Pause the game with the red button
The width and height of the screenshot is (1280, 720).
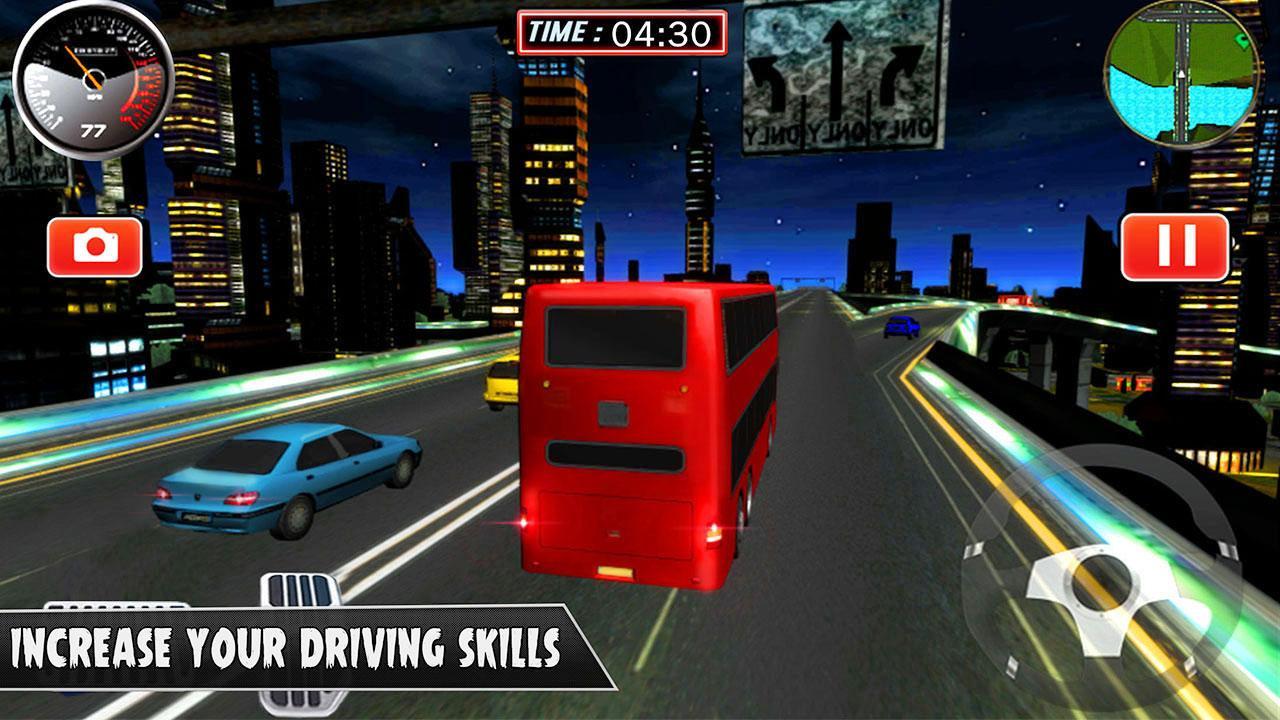(1174, 247)
